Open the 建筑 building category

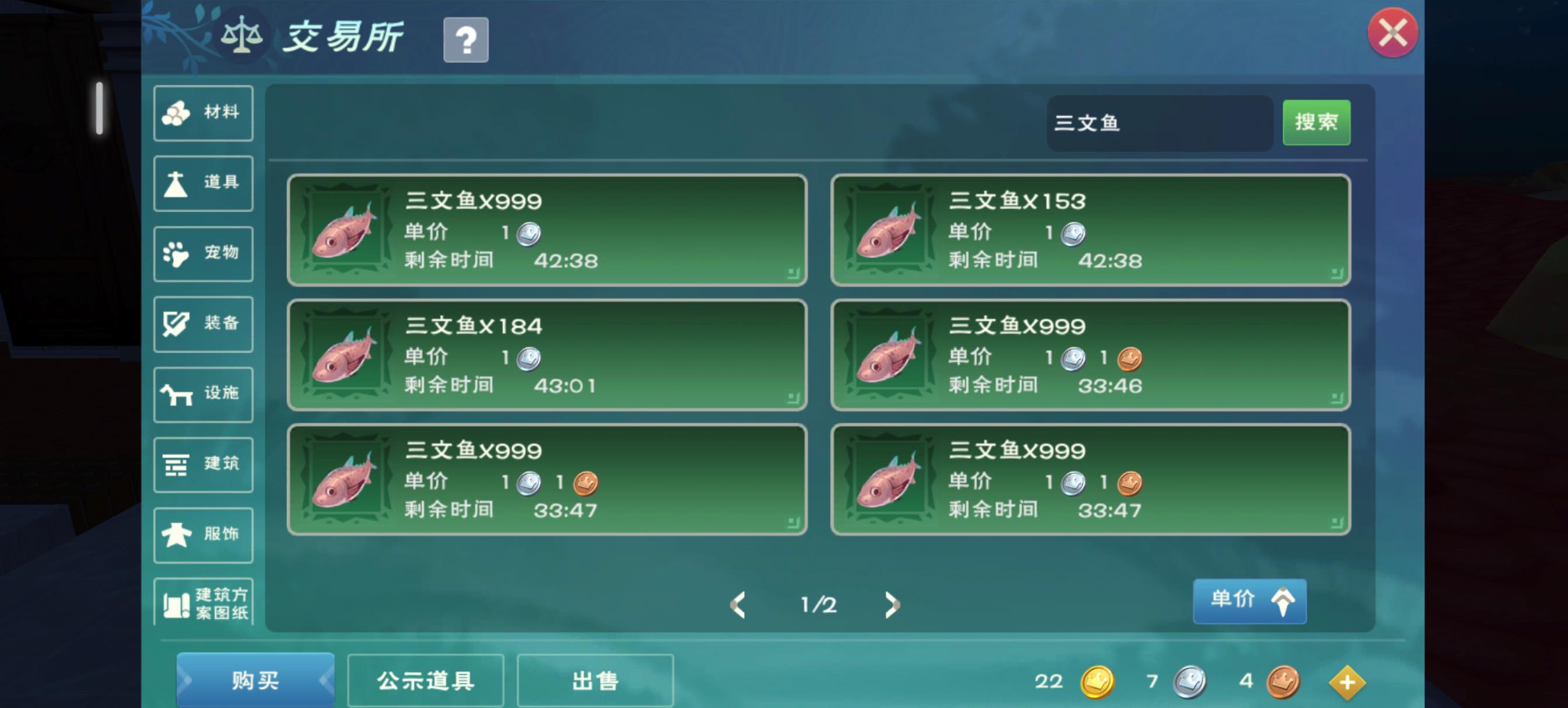202,463
